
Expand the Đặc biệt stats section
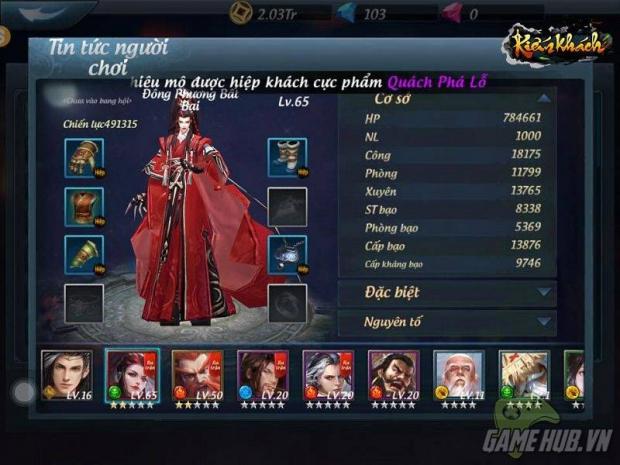[446, 292]
